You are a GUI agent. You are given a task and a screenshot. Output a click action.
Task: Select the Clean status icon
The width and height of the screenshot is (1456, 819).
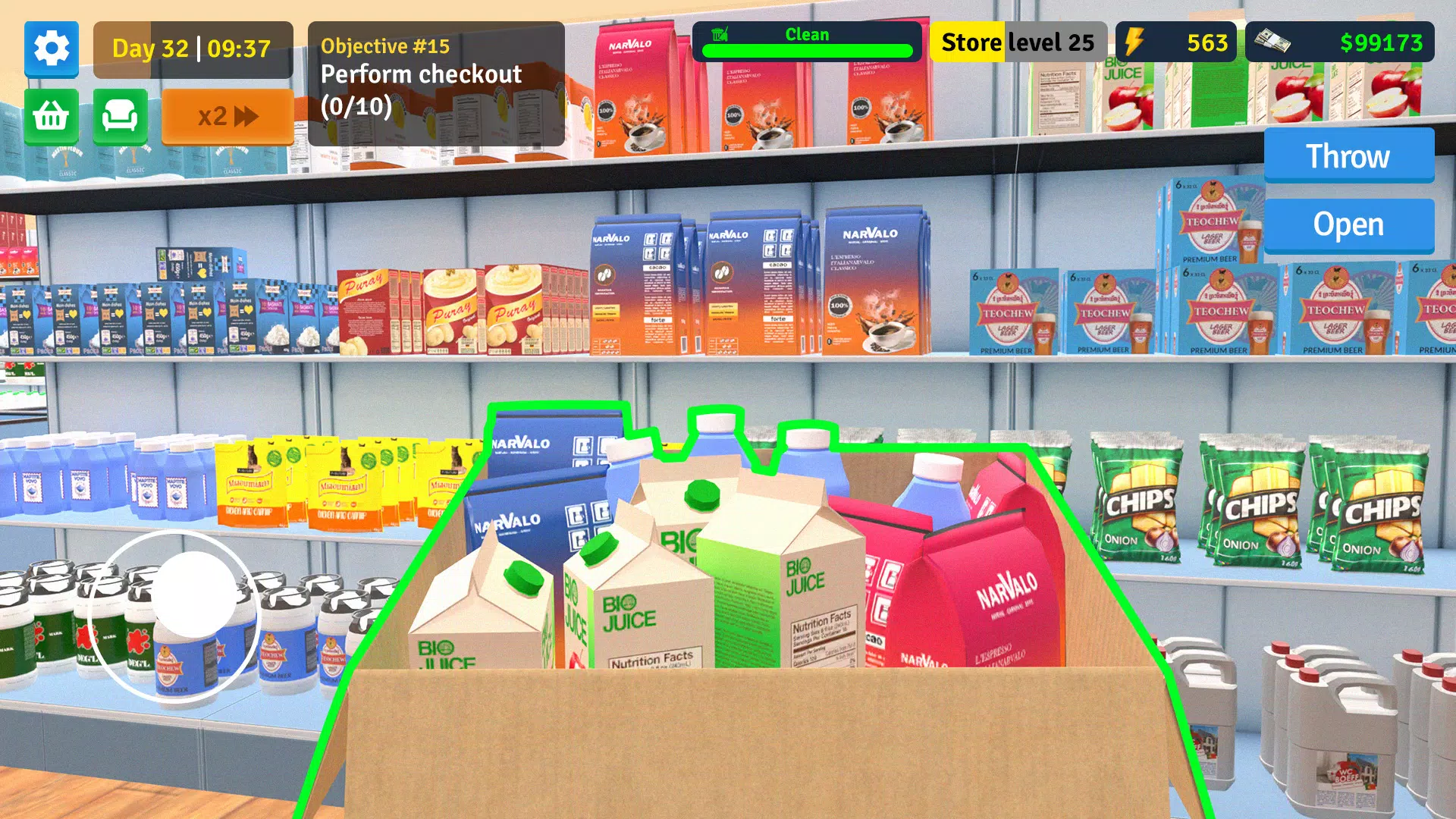(718, 34)
